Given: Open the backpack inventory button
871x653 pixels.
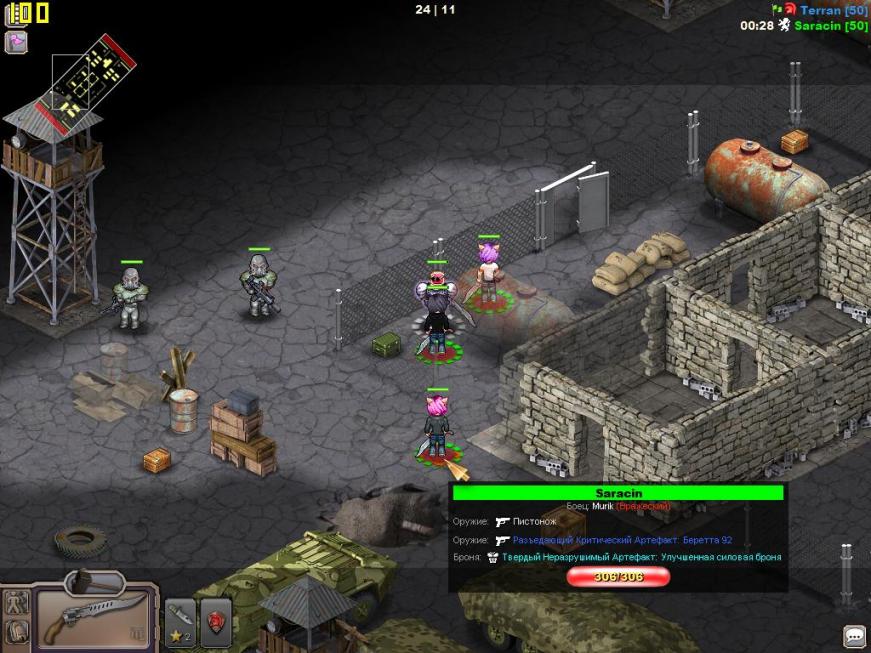Looking at the screenshot, I should point(16,632).
